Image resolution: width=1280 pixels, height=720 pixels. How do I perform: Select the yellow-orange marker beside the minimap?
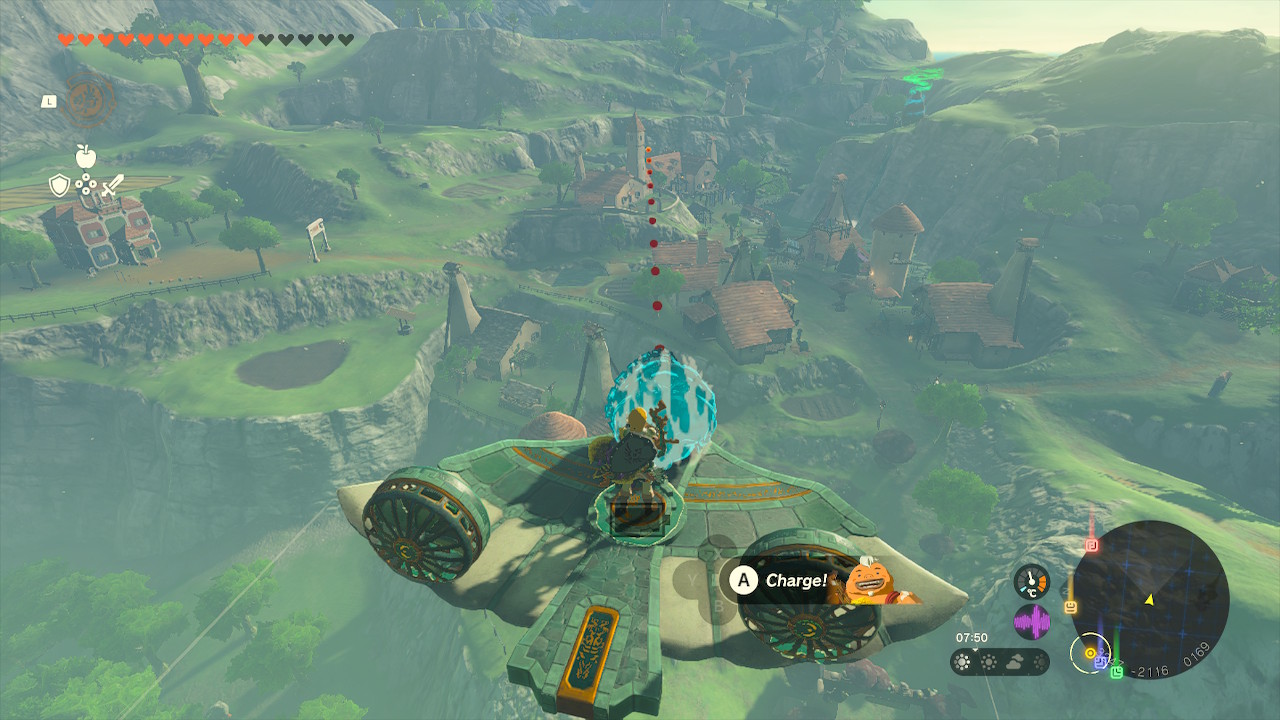pos(1070,606)
